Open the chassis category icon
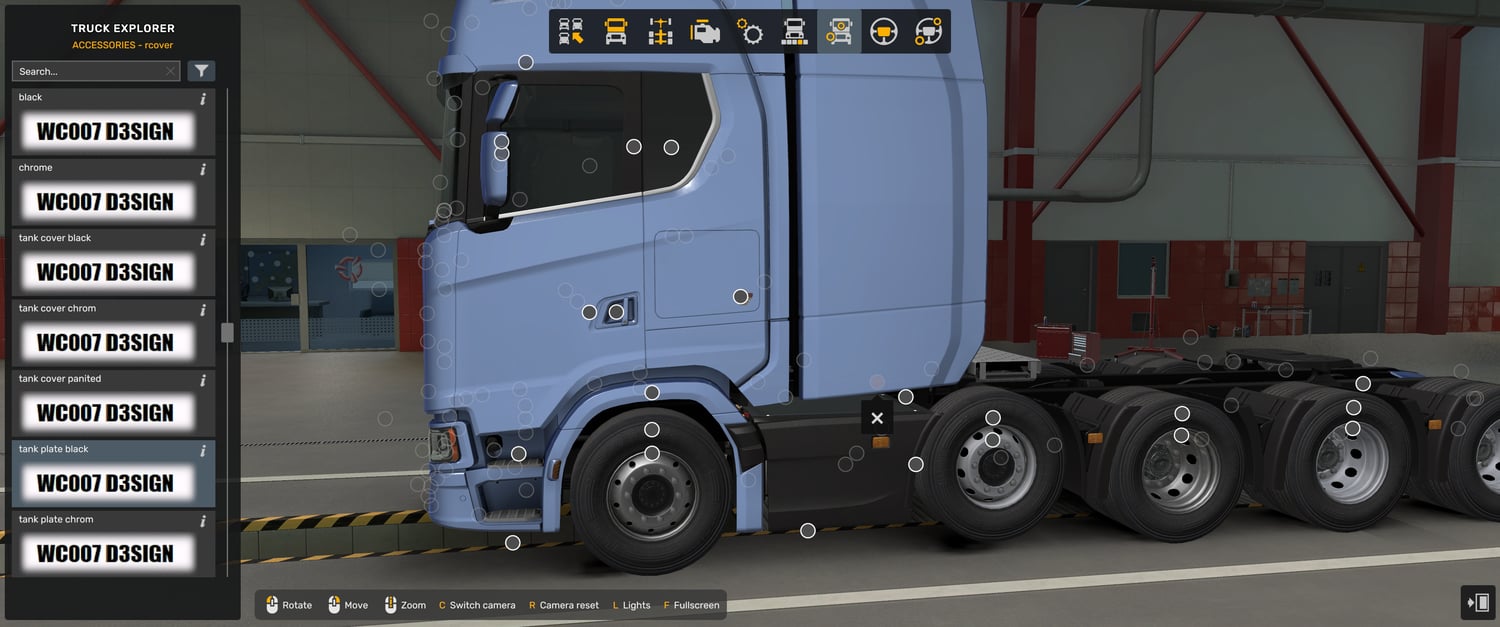The image size is (1500, 627). (660, 32)
